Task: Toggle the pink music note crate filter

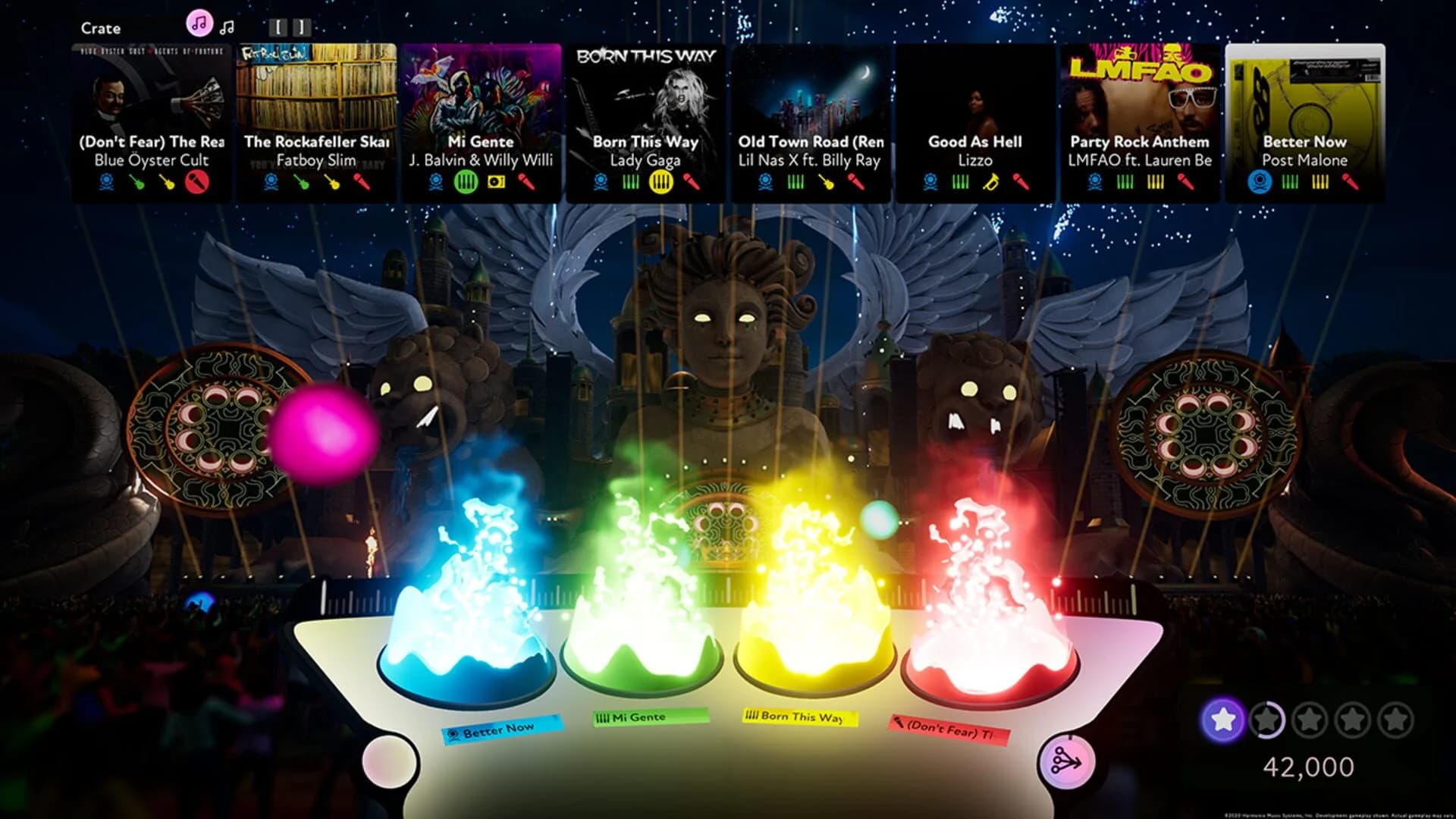Action: 199,24
